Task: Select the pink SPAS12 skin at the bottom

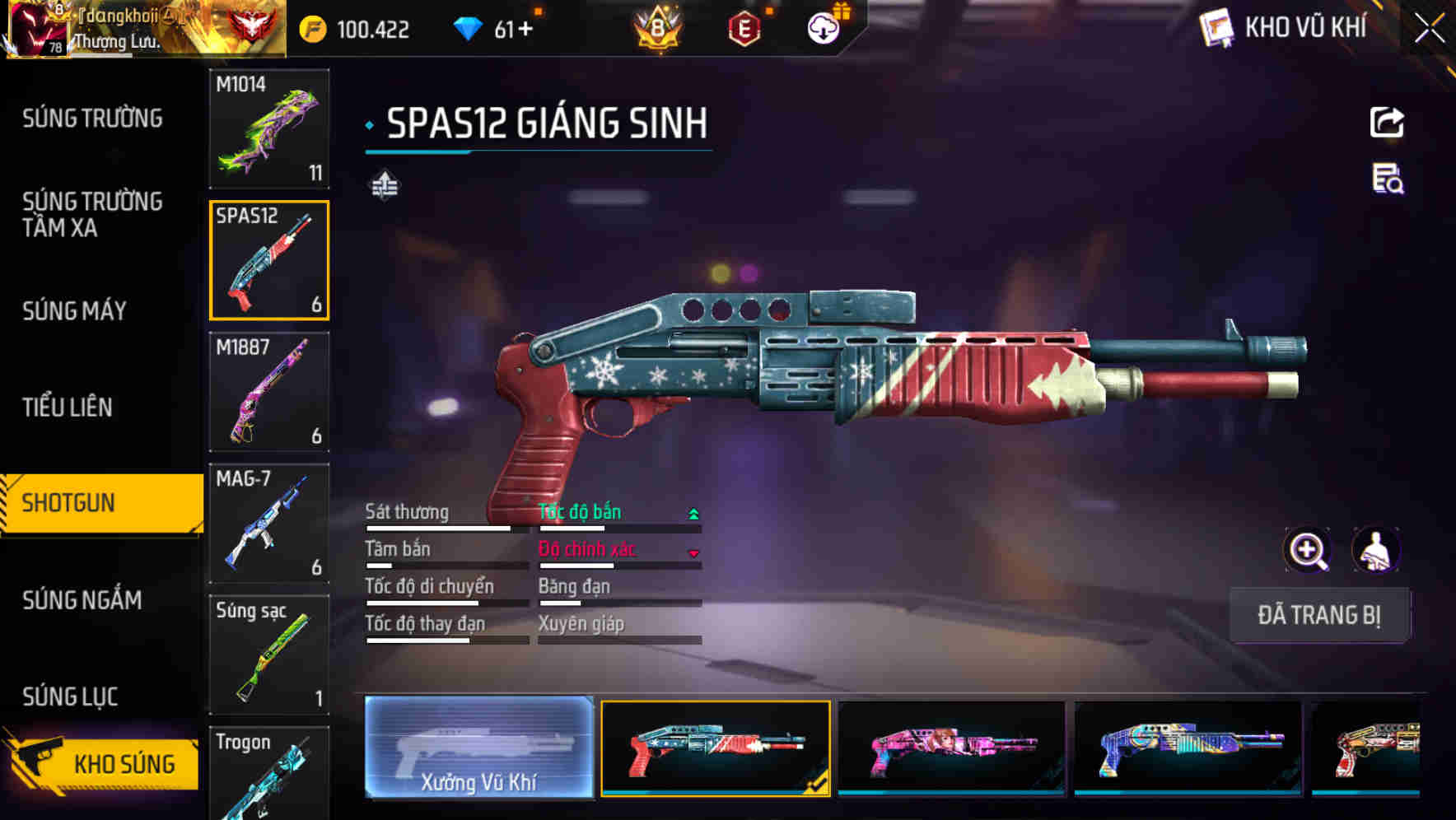Action: click(x=951, y=749)
